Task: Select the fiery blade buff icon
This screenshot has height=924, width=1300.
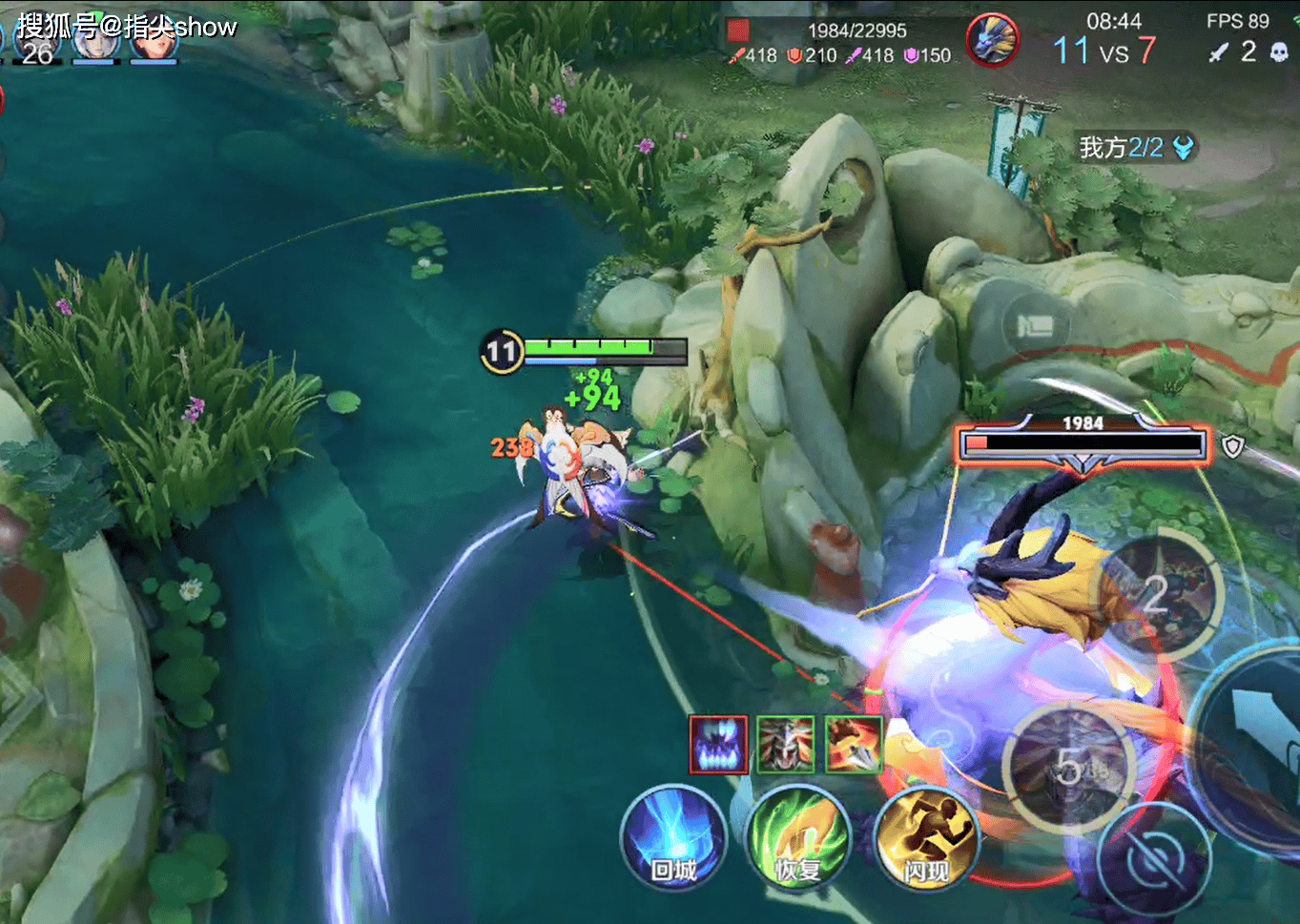Action: coord(853,745)
